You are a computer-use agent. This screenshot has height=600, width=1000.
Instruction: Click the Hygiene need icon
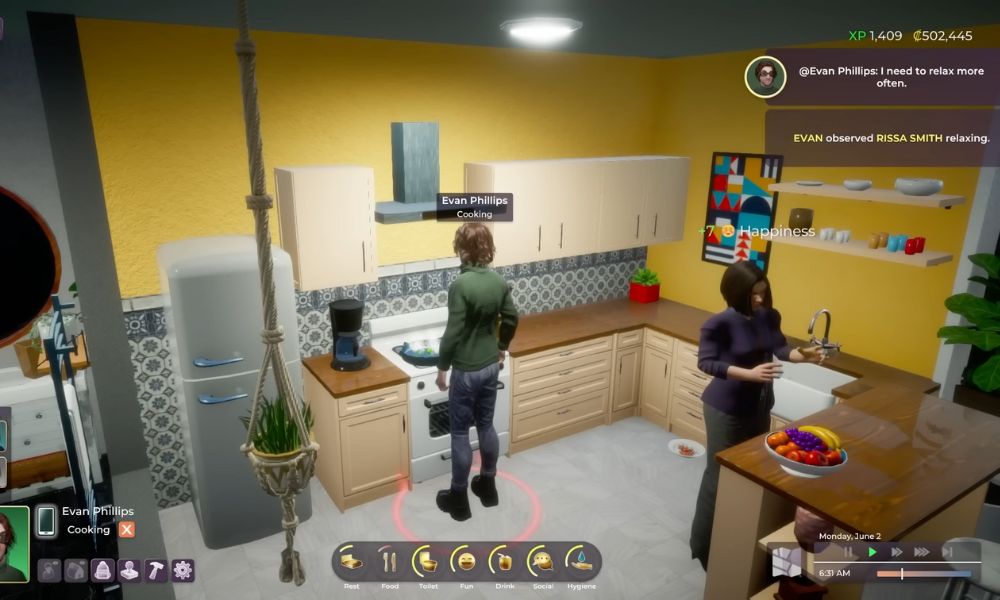pos(580,561)
